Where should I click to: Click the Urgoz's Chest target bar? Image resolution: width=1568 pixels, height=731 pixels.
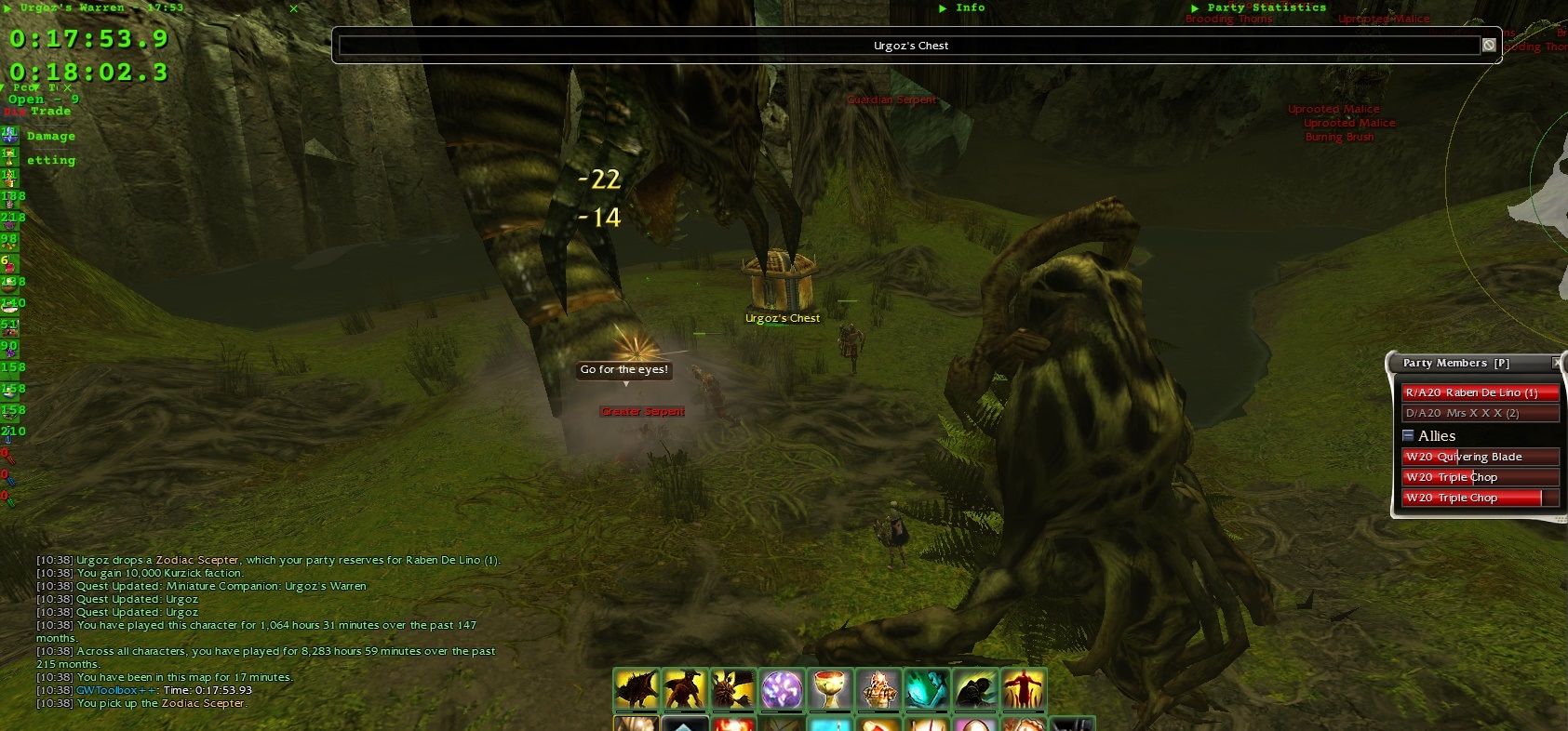909,46
